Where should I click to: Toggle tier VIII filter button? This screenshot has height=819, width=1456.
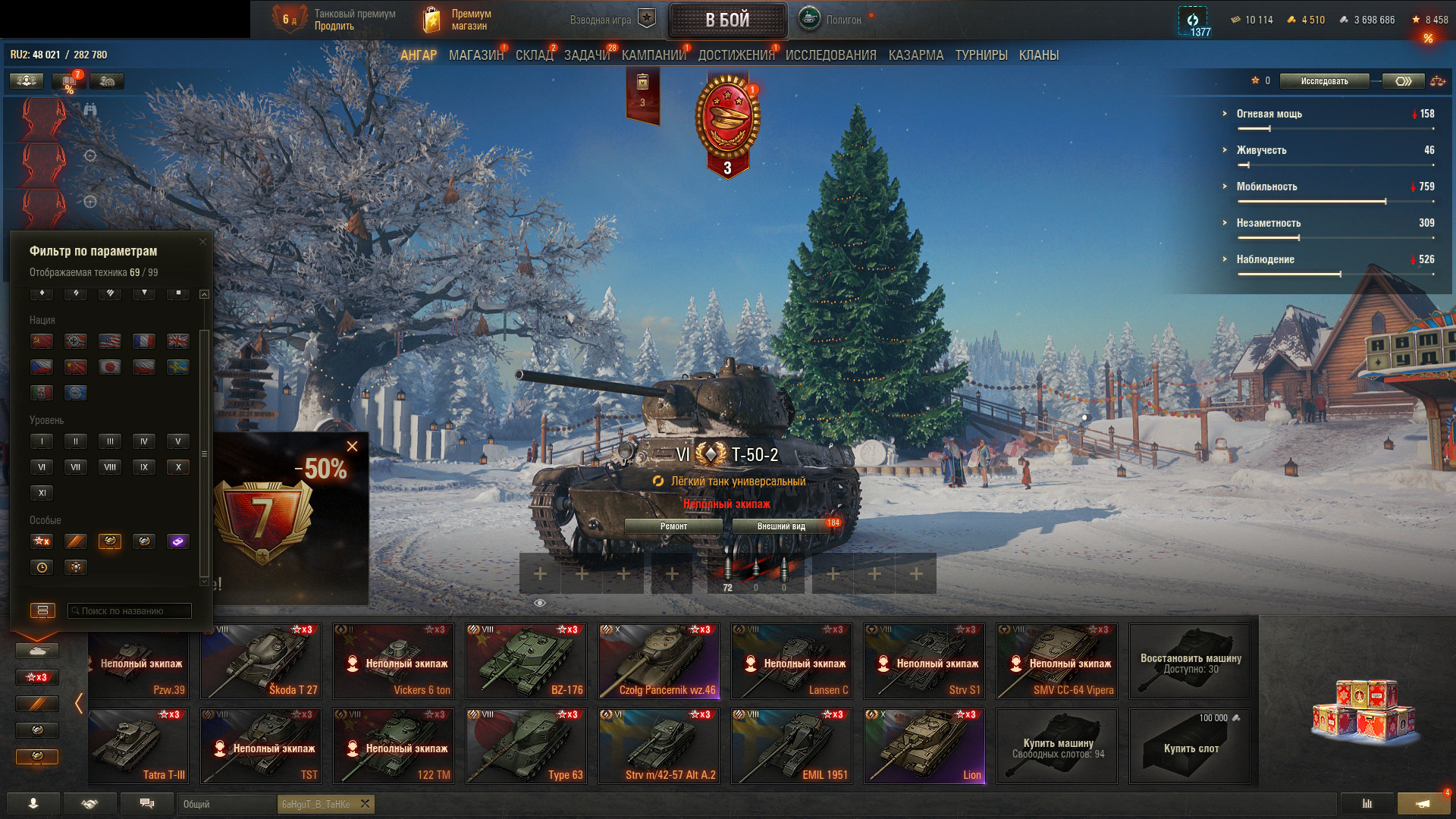coord(110,467)
